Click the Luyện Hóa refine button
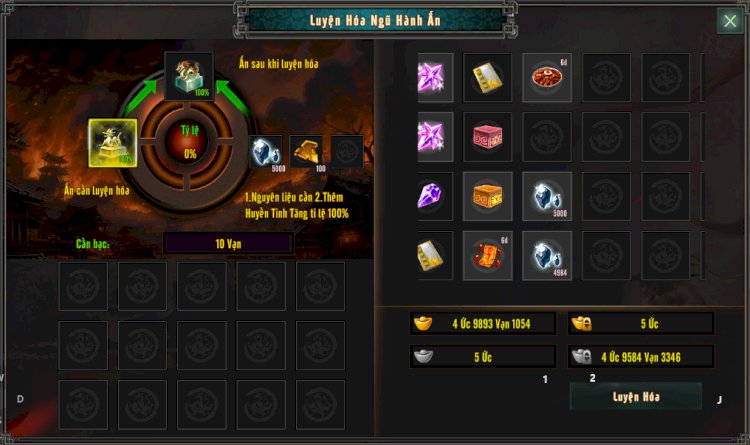The image size is (750, 445). coord(635,396)
